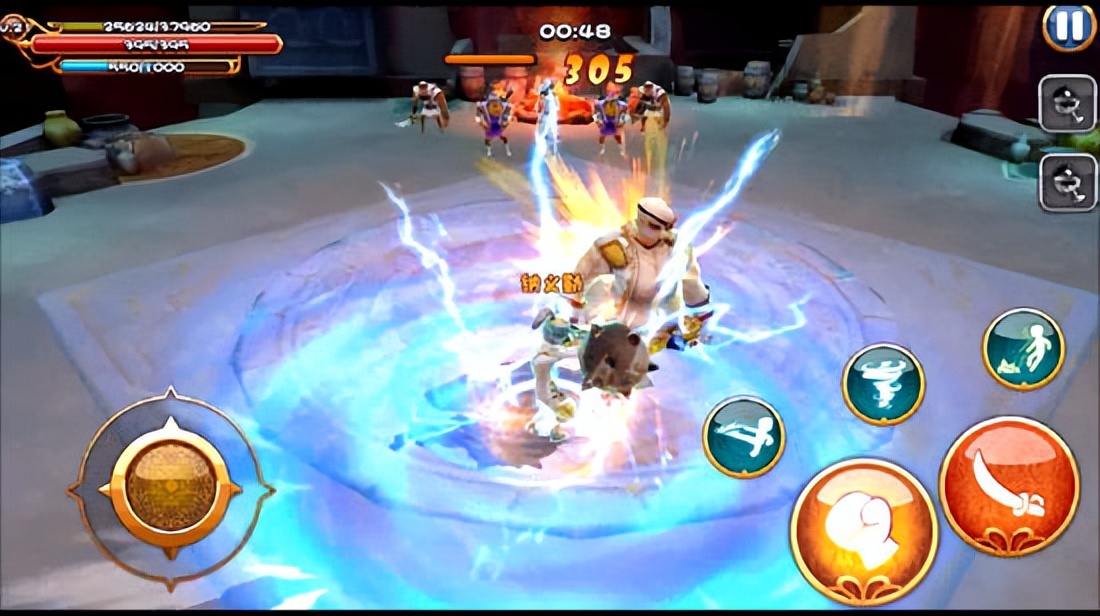Cast the whirlwind tornado skill
This screenshot has width=1100, height=616.
click(x=883, y=384)
